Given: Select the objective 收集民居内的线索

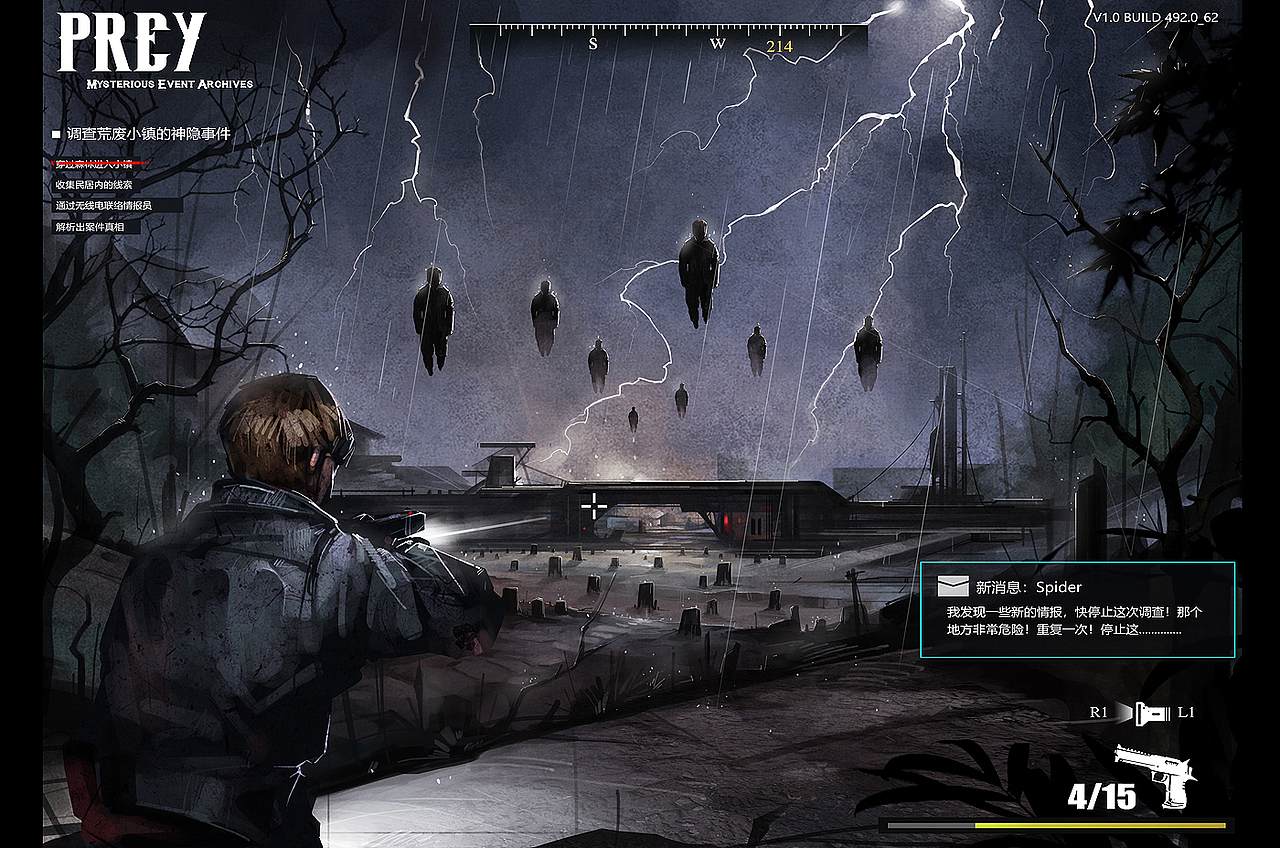Looking at the screenshot, I should click(x=94, y=185).
